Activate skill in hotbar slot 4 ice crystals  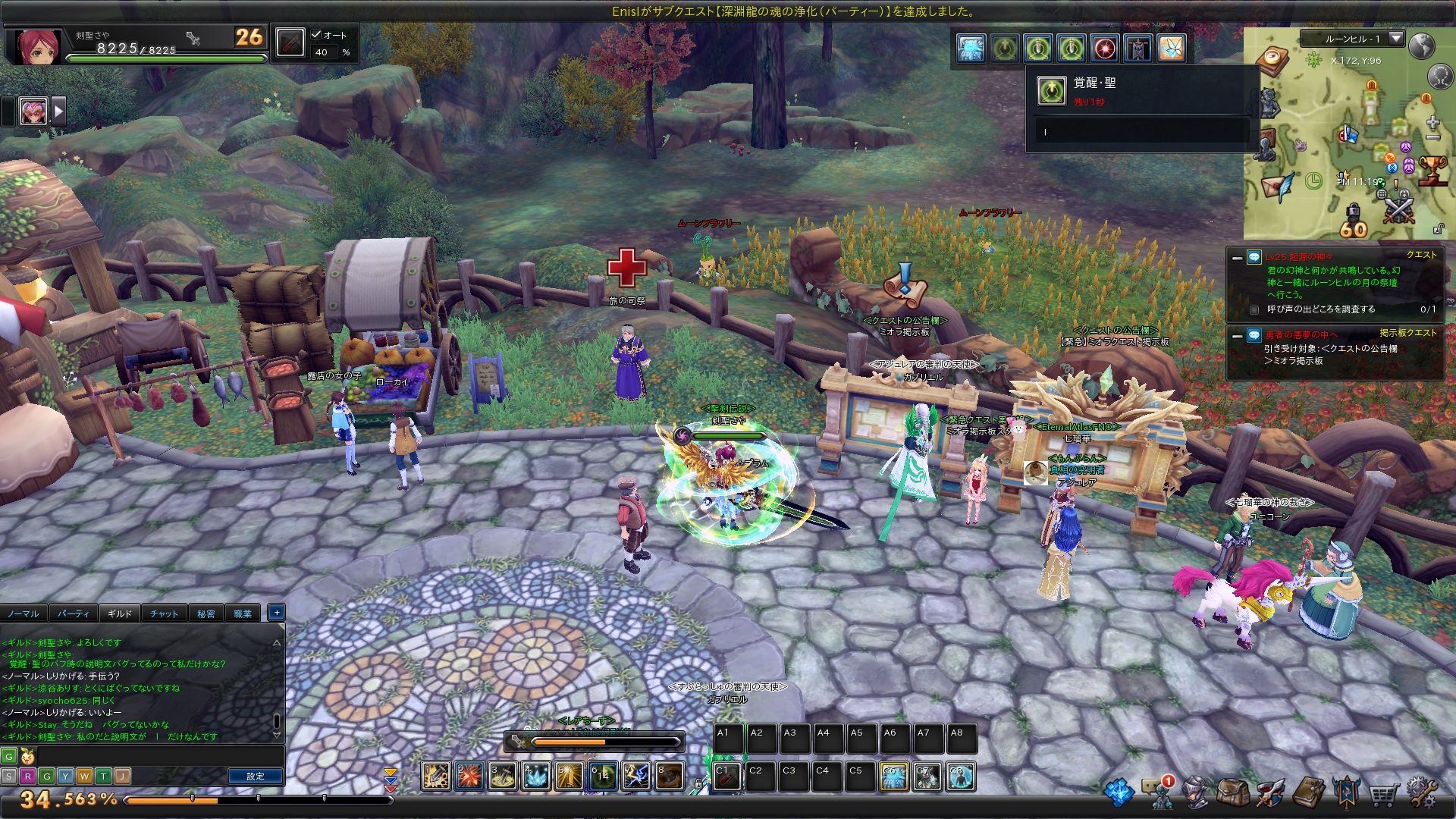tap(536, 777)
